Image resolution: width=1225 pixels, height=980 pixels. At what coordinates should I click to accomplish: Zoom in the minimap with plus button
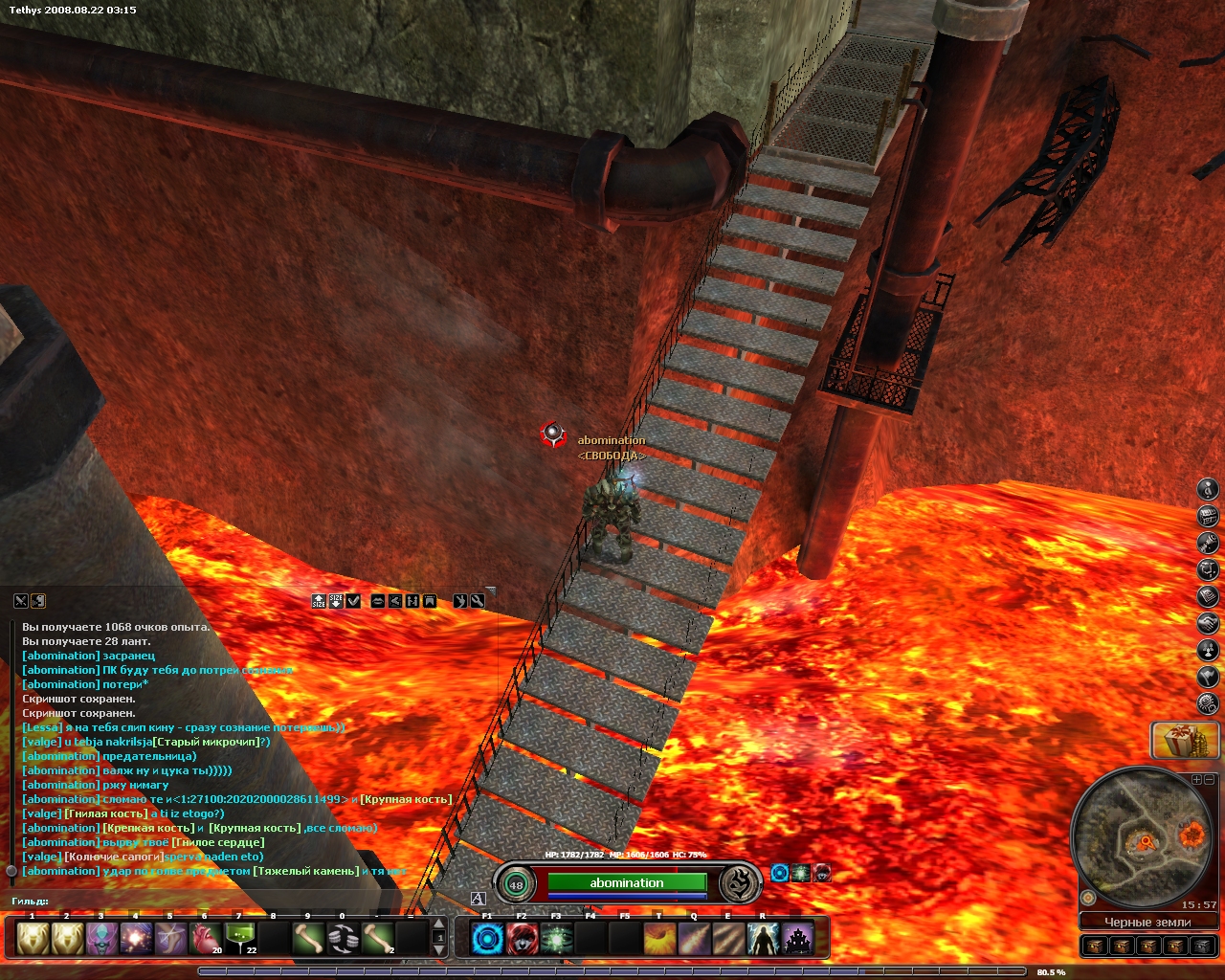(1196, 780)
